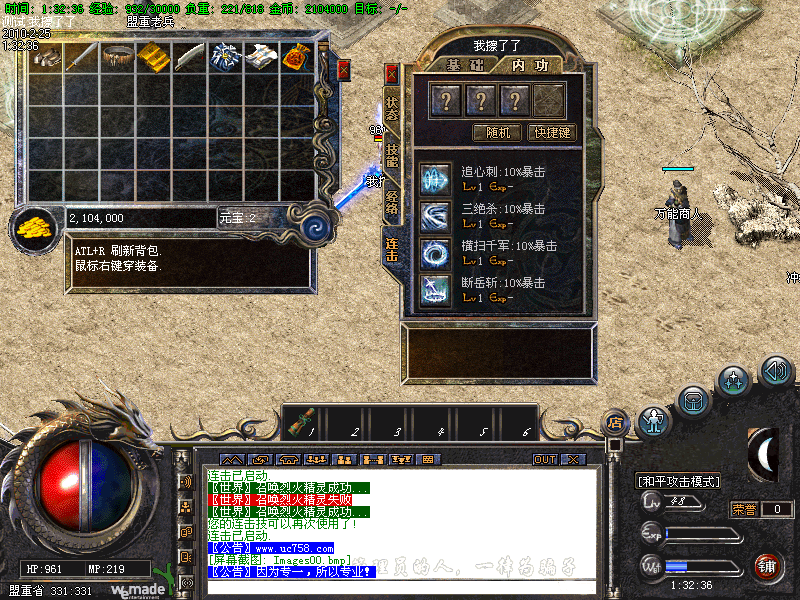The image size is (800, 600).
Task: Select the 断岳斩 skill icon
Action: (435, 289)
